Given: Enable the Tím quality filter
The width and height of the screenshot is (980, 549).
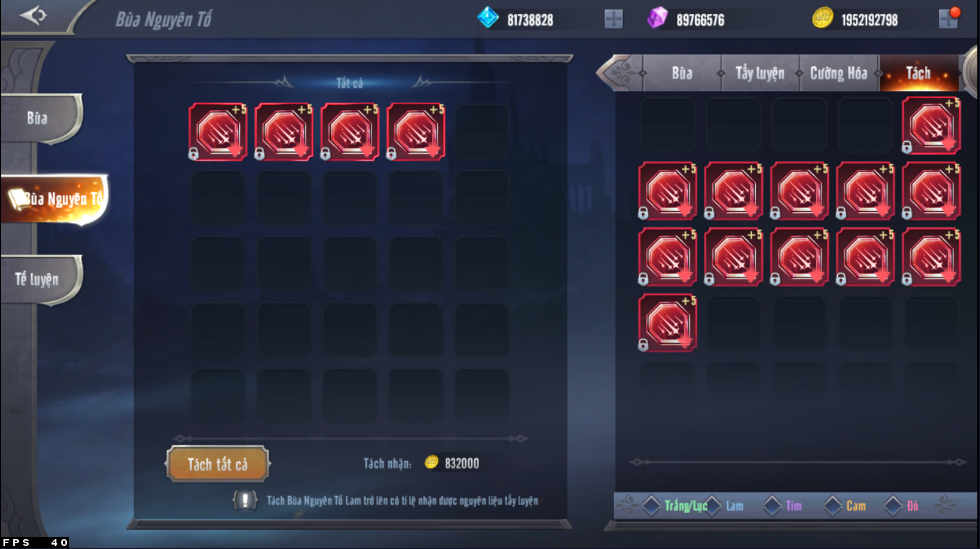Looking at the screenshot, I should [x=772, y=506].
